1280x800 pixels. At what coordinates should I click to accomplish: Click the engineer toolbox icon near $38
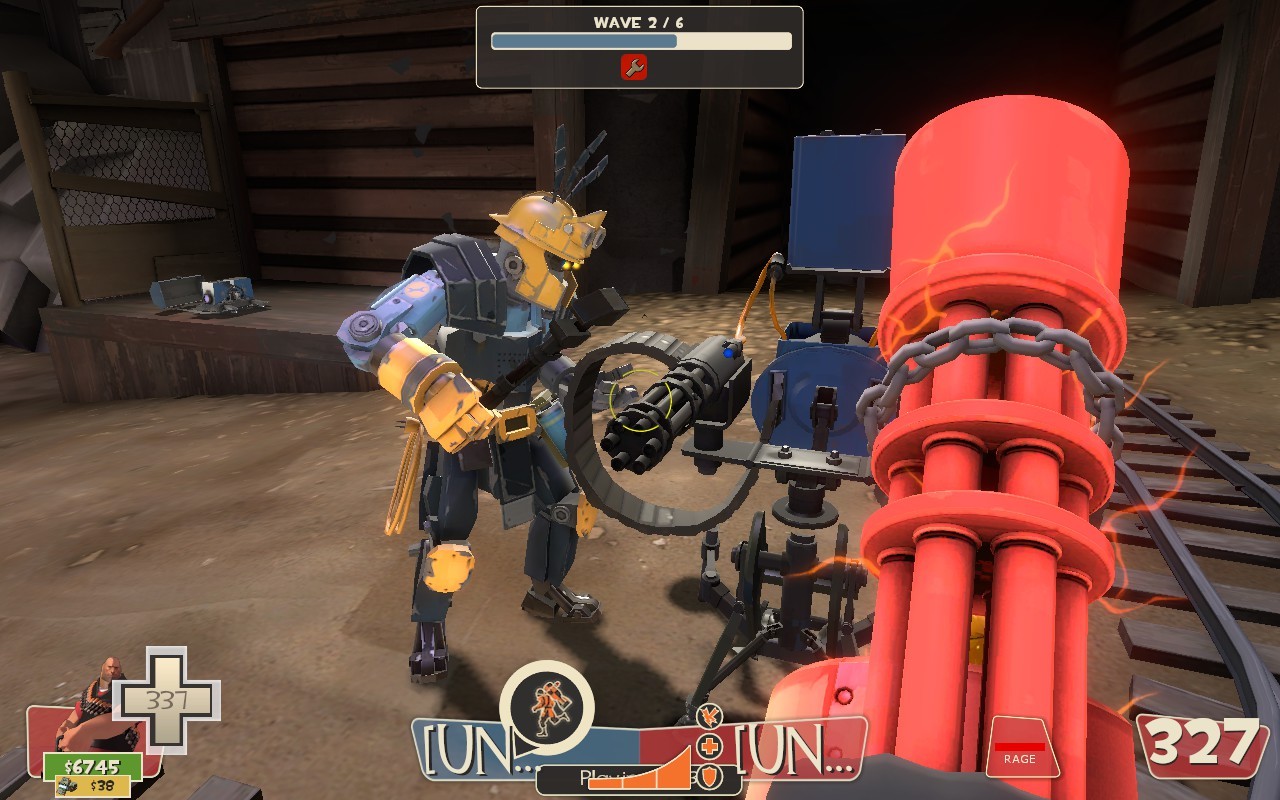click(67, 785)
